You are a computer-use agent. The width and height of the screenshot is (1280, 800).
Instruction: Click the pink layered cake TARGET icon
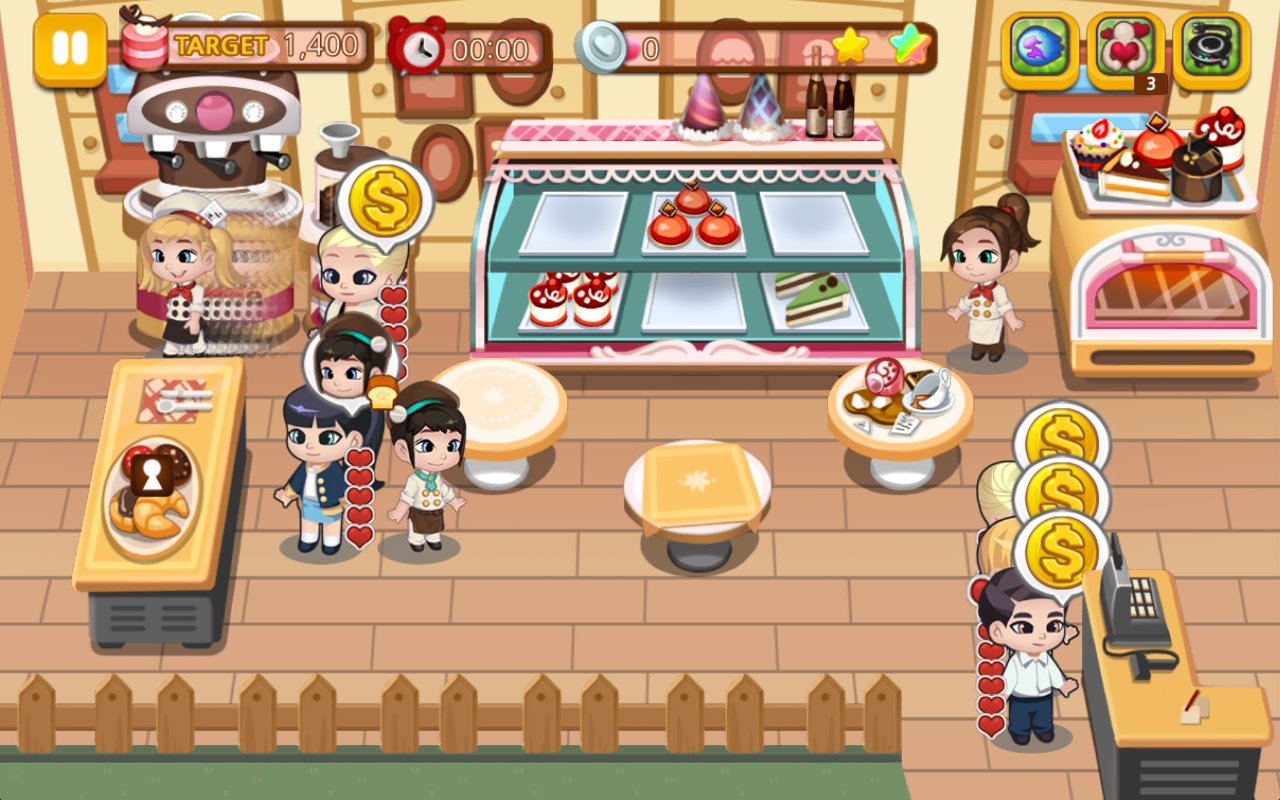coord(140,44)
